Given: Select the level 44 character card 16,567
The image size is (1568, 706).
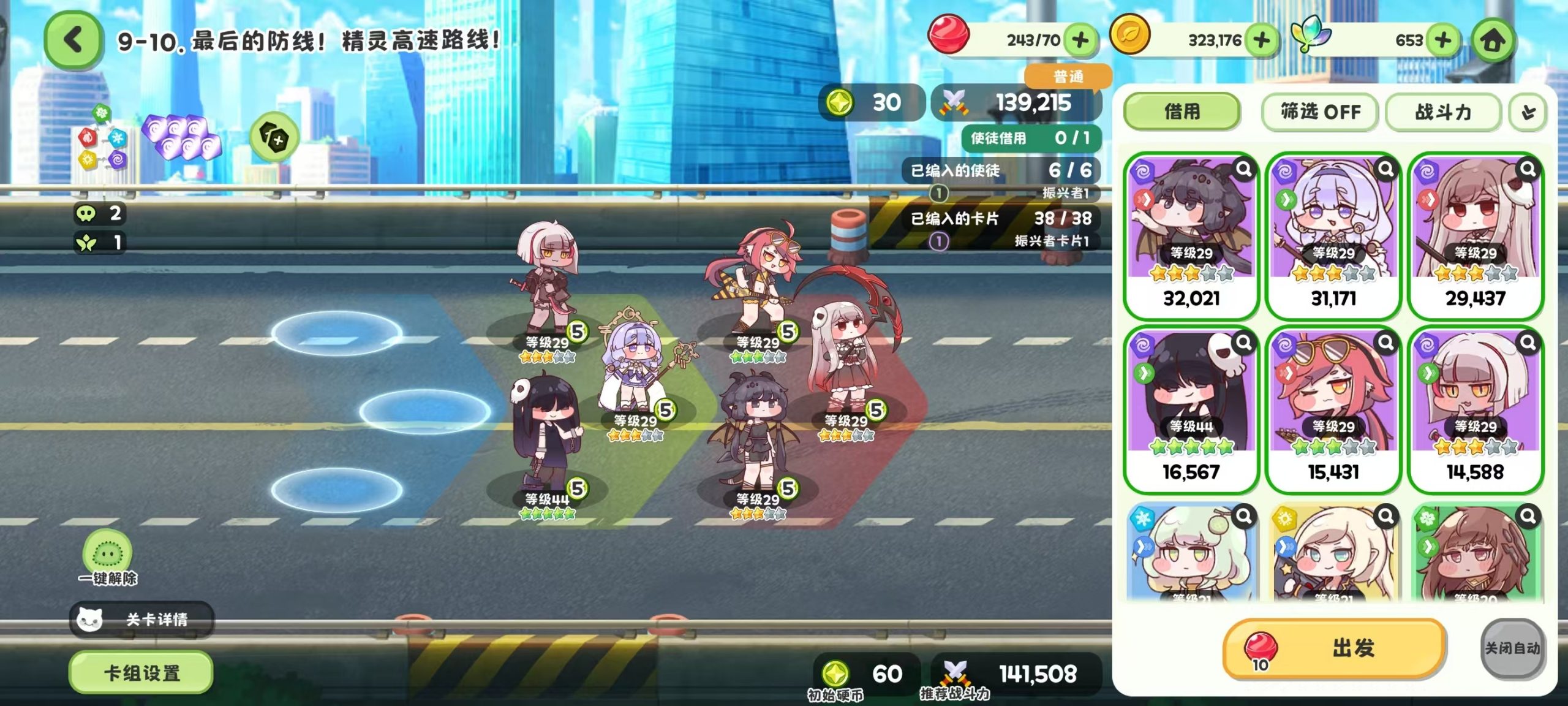Looking at the screenshot, I should point(1191,409).
